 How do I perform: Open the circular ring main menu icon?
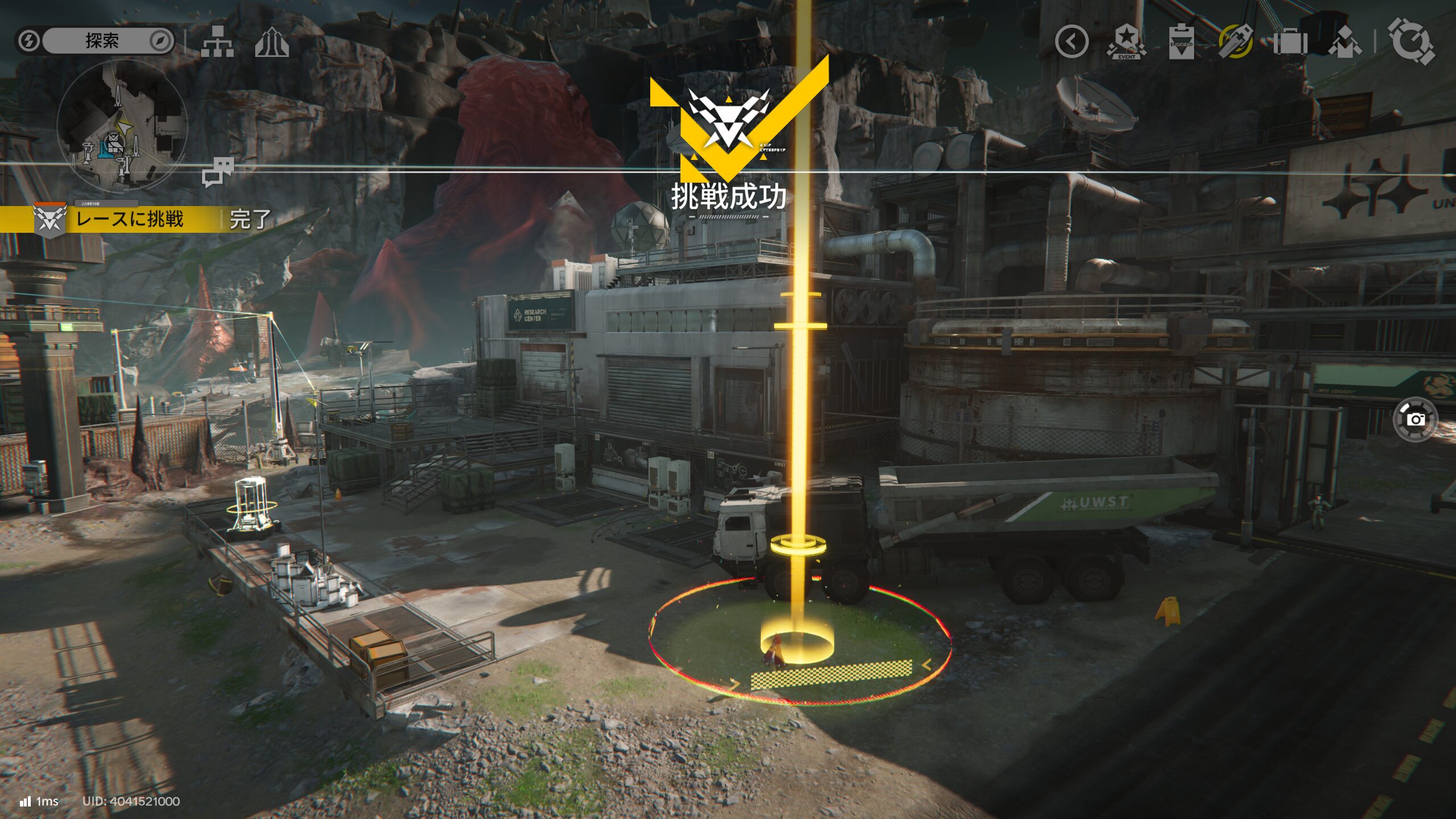pyautogui.click(x=1410, y=42)
